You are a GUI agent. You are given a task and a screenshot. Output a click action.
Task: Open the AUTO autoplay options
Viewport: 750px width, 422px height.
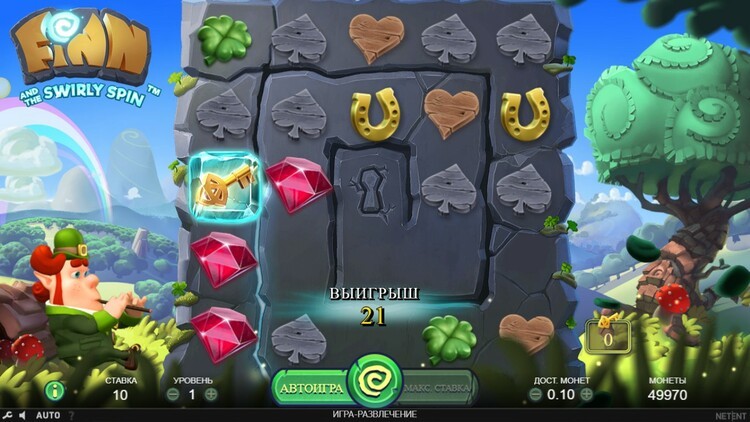tap(47, 415)
